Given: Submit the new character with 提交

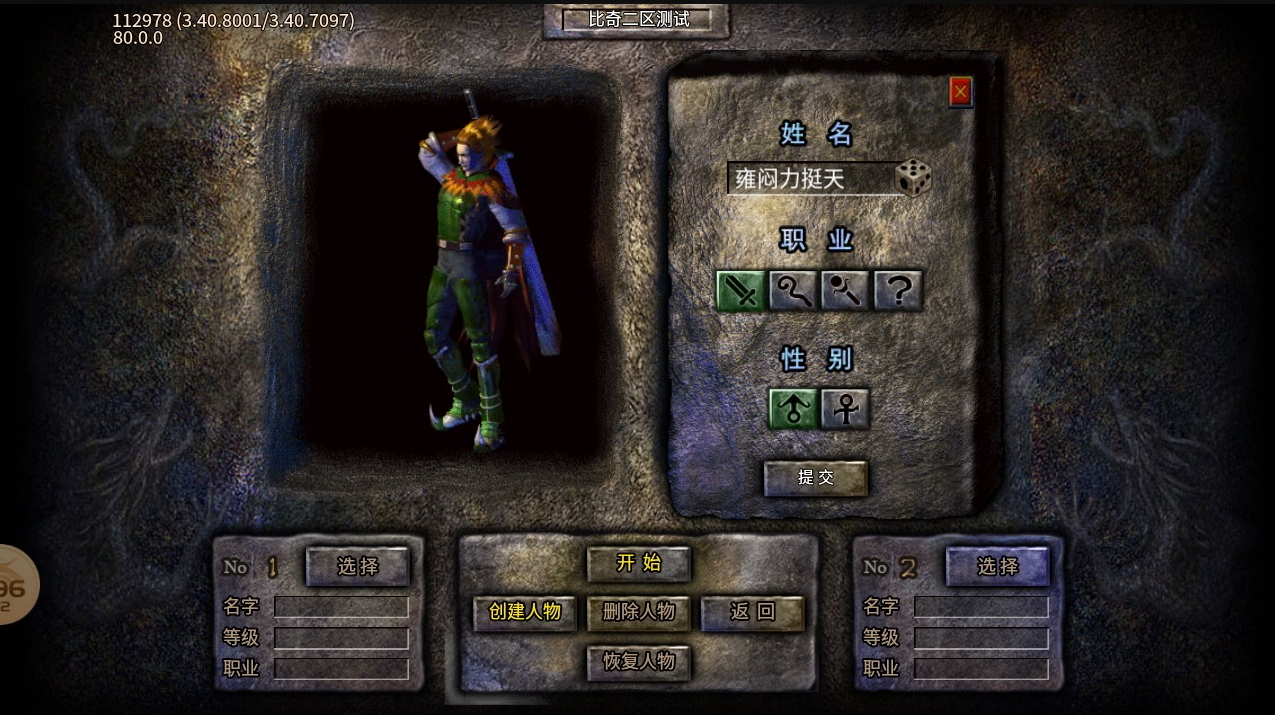Looking at the screenshot, I should click(x=815, y=478).
